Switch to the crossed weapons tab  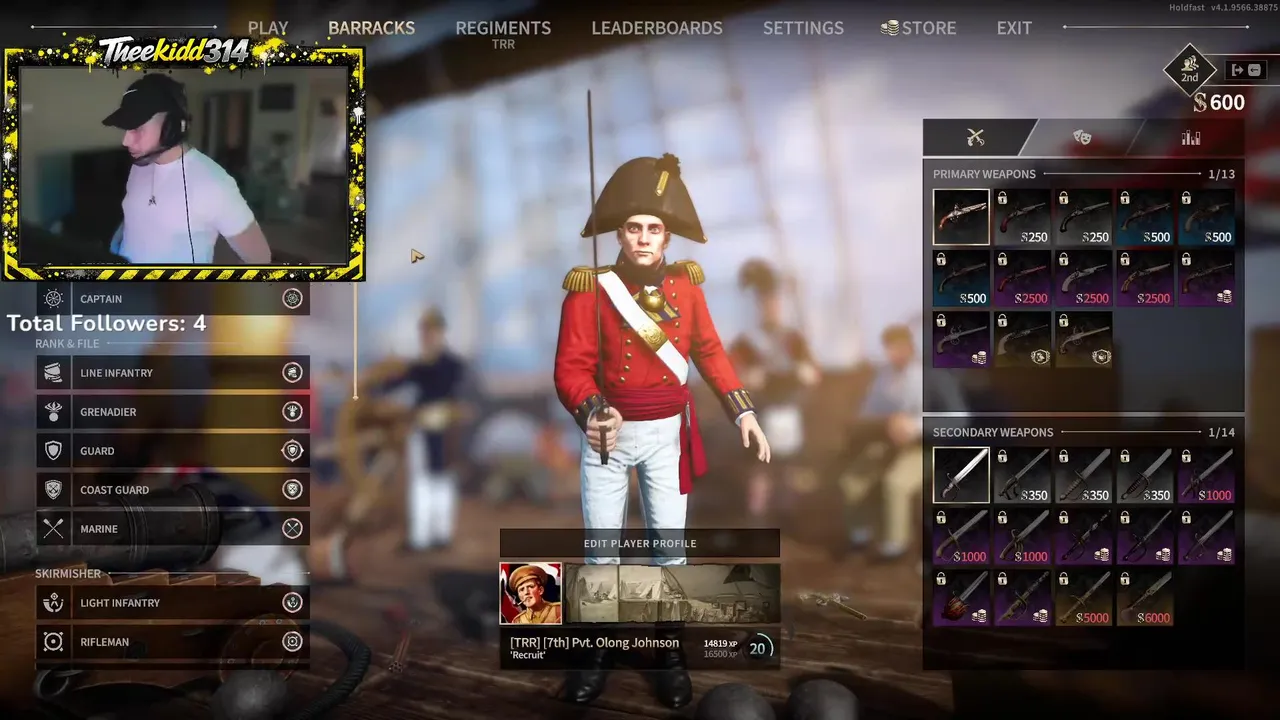[x=976, y=138]
